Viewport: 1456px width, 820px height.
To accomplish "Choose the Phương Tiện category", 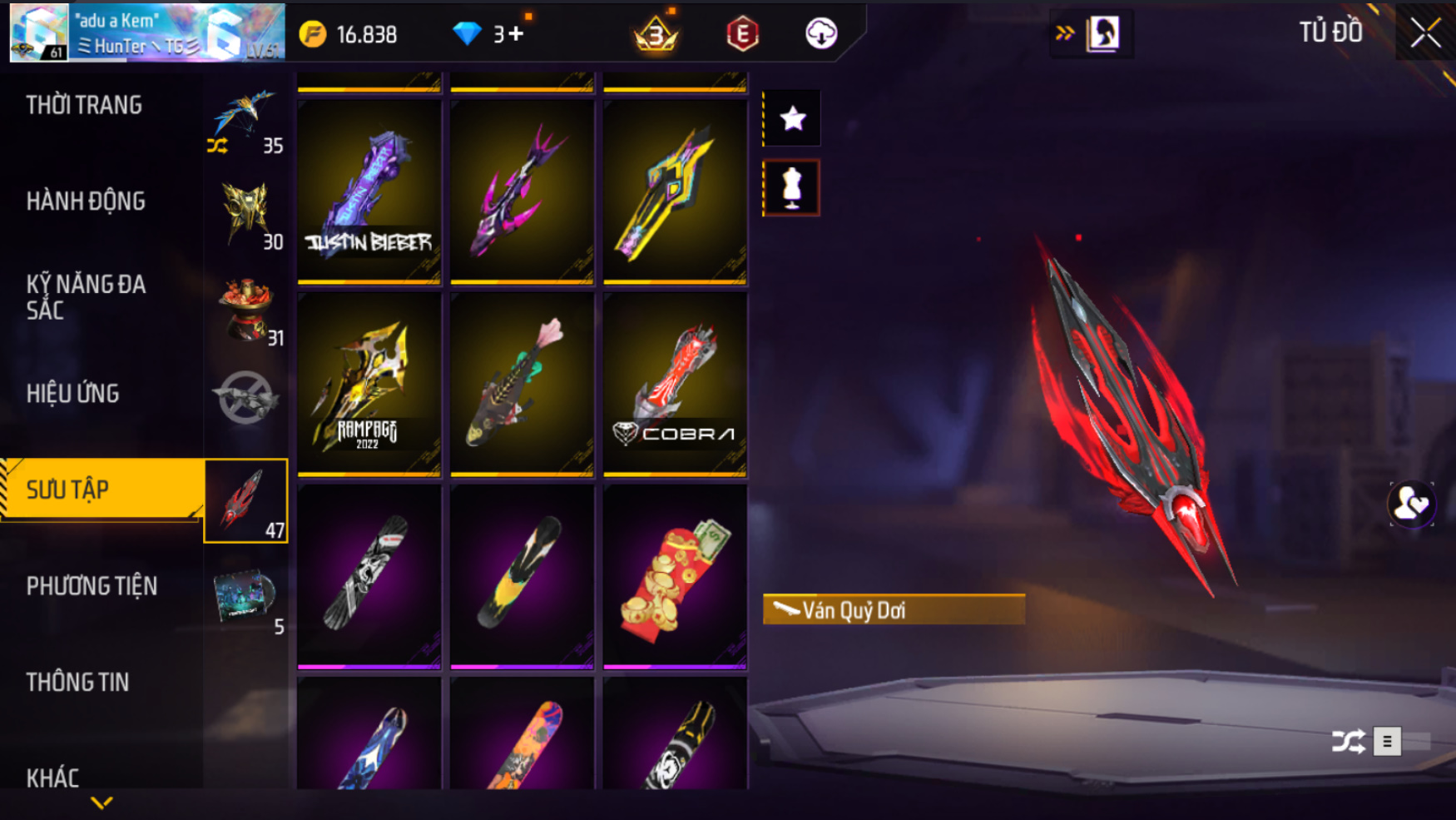I will tap(92, 586).
